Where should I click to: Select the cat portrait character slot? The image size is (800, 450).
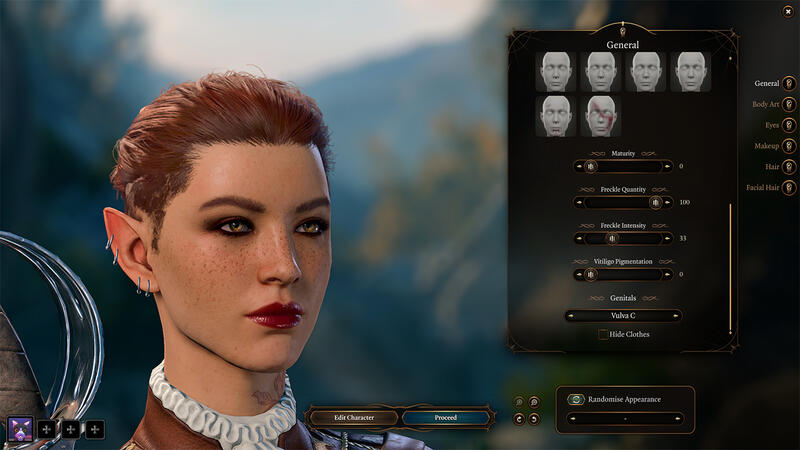pos(21,429)
